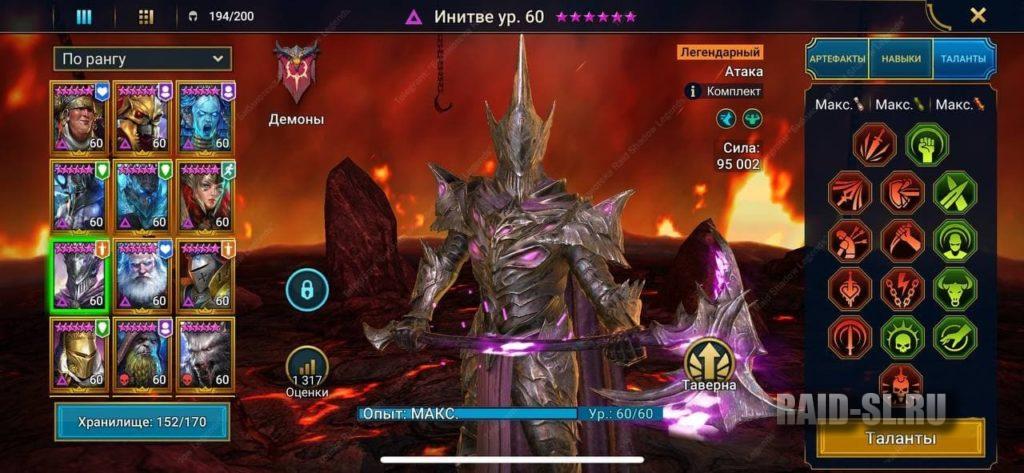The height and width of the screenshot is (473, 1024).
Task: Close the champion screen with the X
Action: click(x=978, y=15)
